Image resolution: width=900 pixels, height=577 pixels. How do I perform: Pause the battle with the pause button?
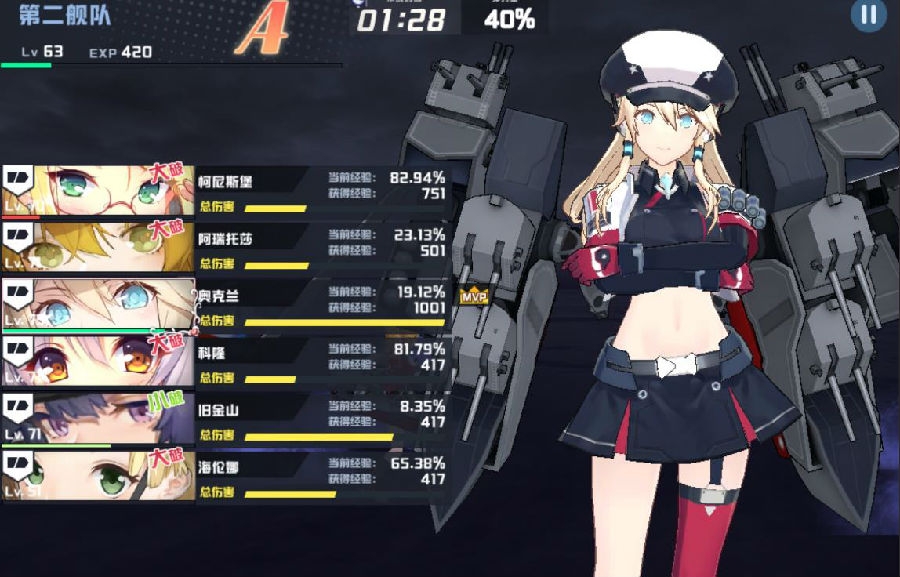pos(868,14)
